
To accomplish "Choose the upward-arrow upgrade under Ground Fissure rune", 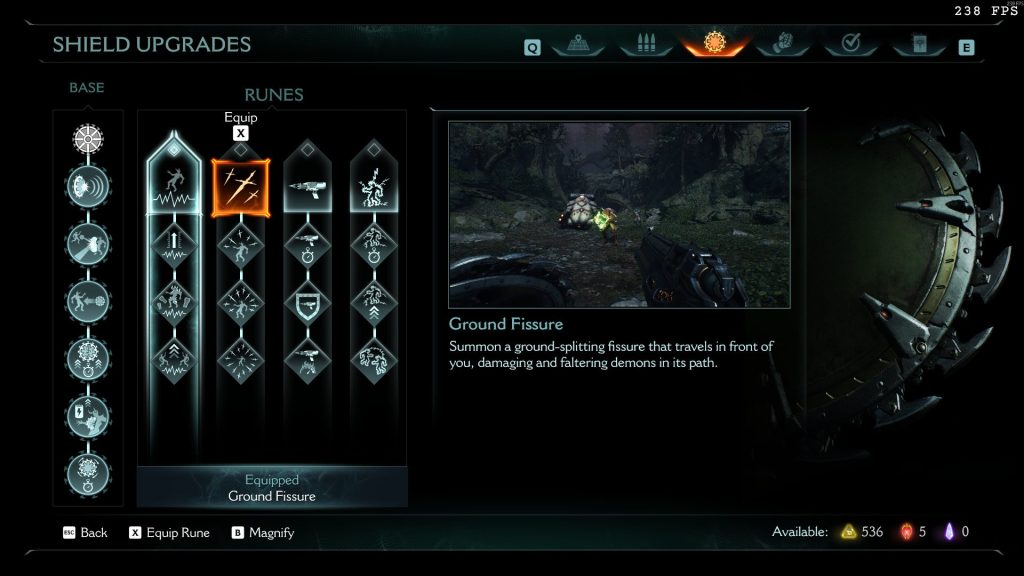I will (174, 243).
